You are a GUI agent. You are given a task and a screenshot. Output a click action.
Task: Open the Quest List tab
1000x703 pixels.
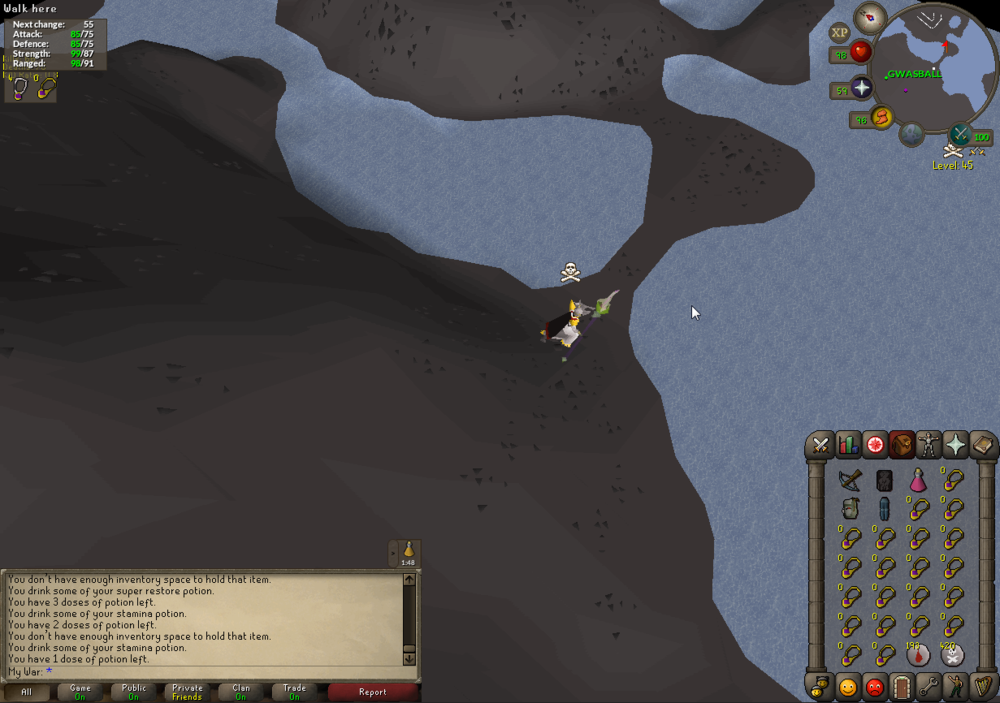click(875, 445)
